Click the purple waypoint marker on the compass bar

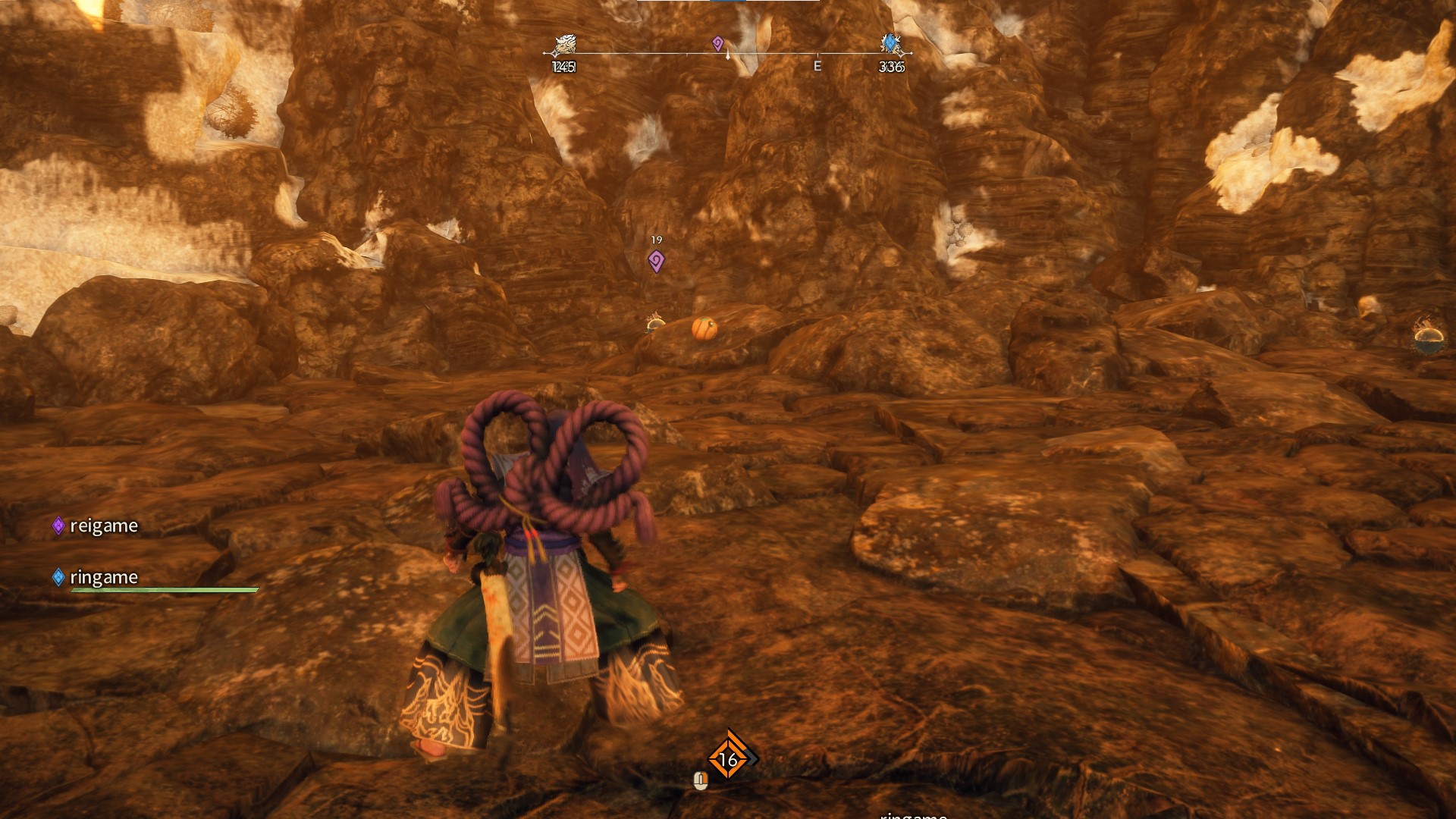[x=718, y=43]
